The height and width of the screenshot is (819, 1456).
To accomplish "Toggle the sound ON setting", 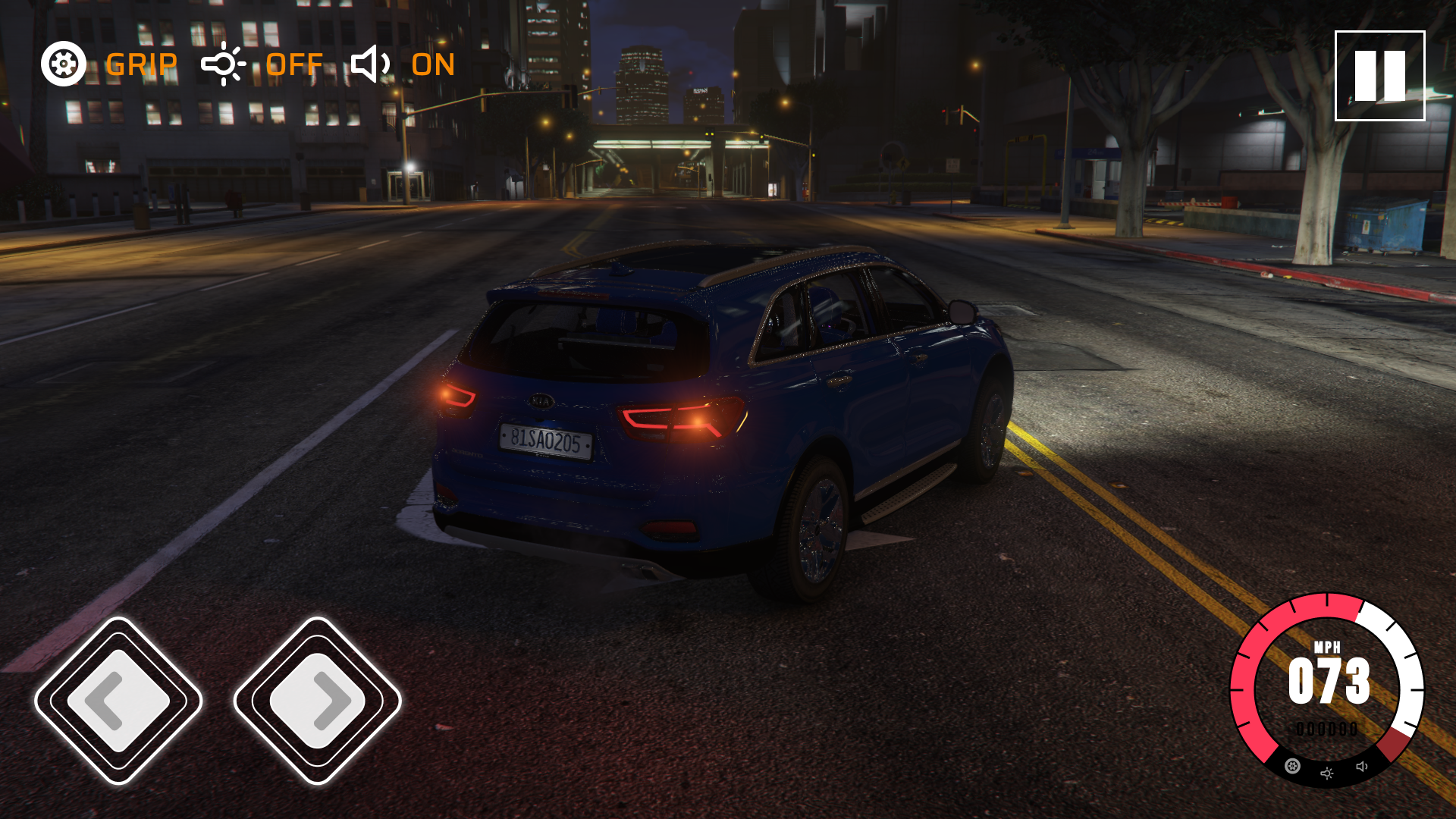I will point(403,64).
